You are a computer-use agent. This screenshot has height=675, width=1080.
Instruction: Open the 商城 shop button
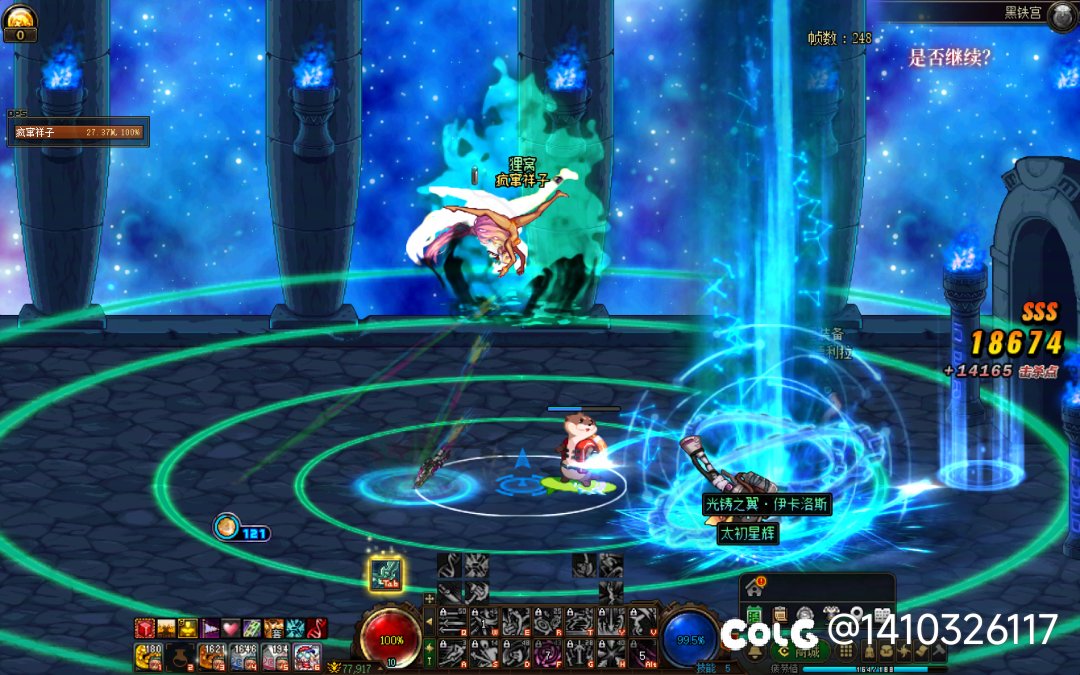pos(799,651)
